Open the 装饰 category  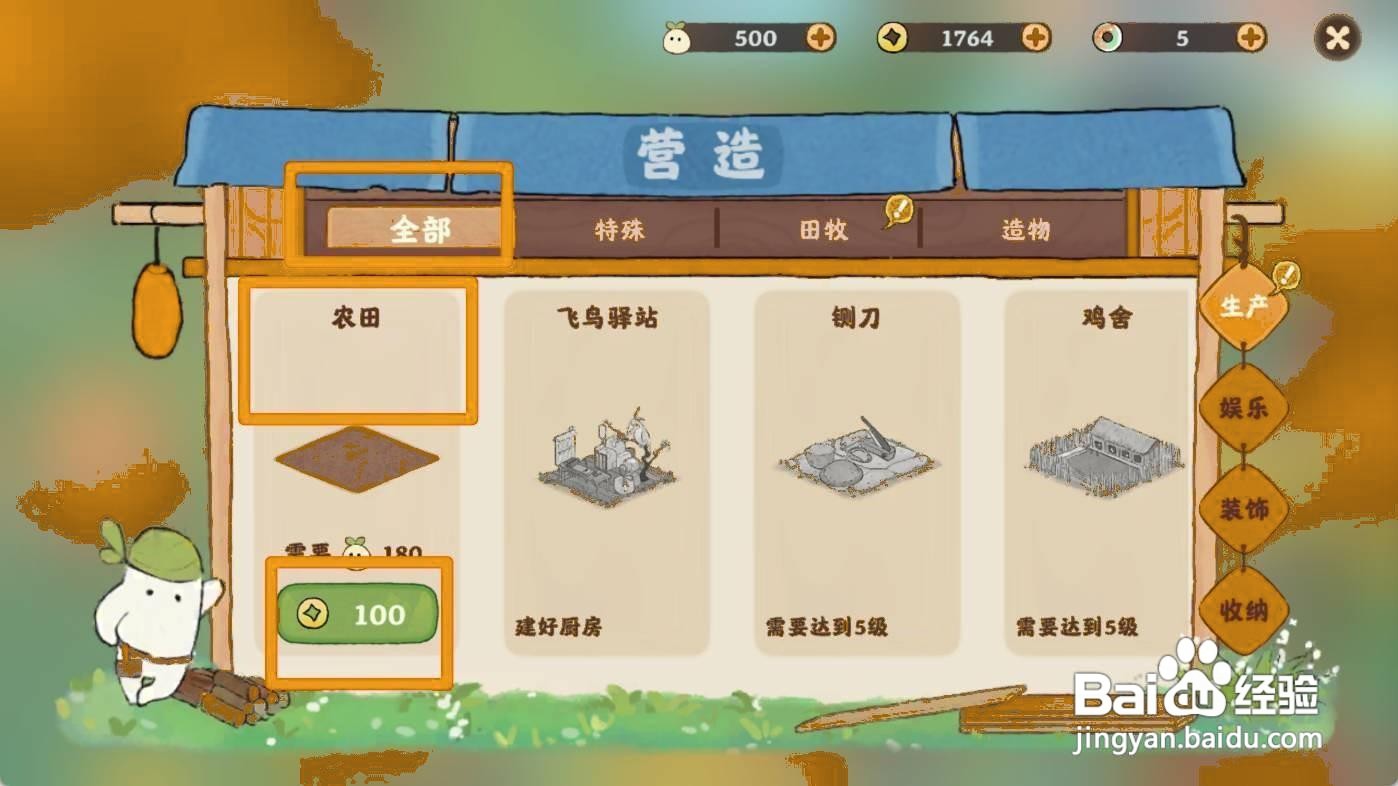tap(1244, 508)
